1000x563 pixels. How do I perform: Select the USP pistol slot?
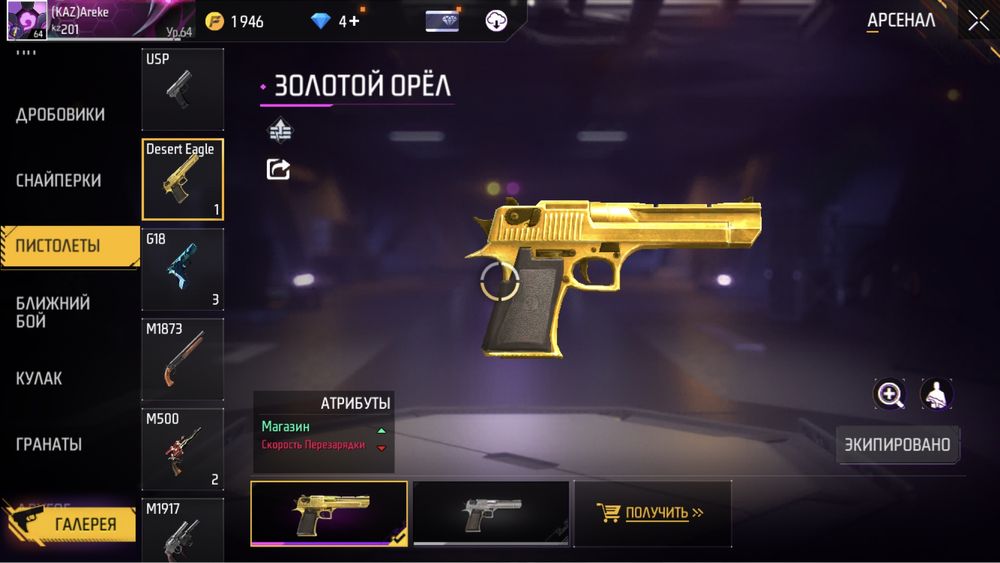pyautogui.click(x=182, y=89)
